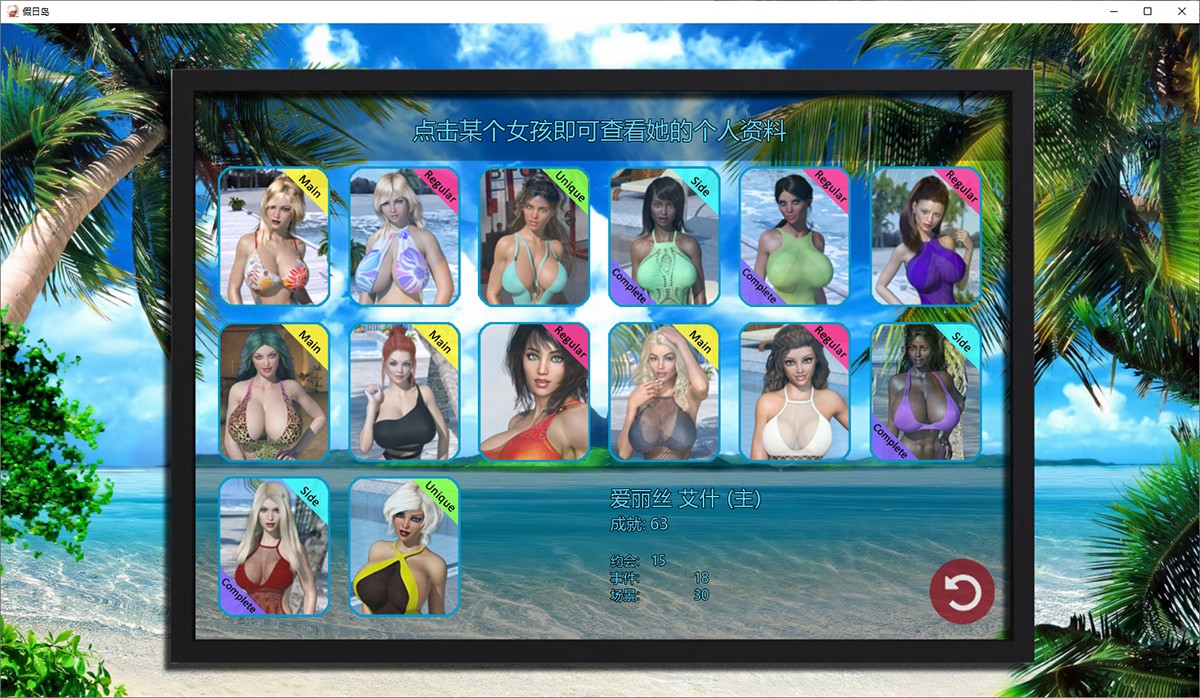This screenshot has height=698, width=1200.
Task: Open the white-haired Unique girl in yellow swimsuit
Action: [404, 546]
